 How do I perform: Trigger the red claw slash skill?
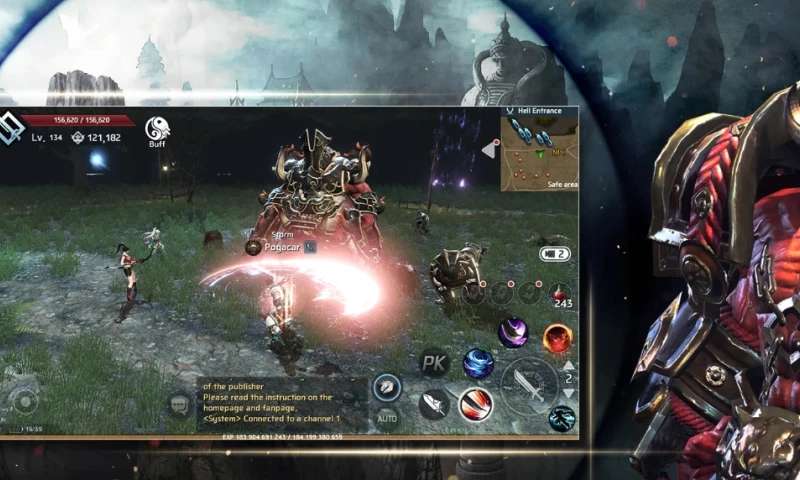pos(475,404)
